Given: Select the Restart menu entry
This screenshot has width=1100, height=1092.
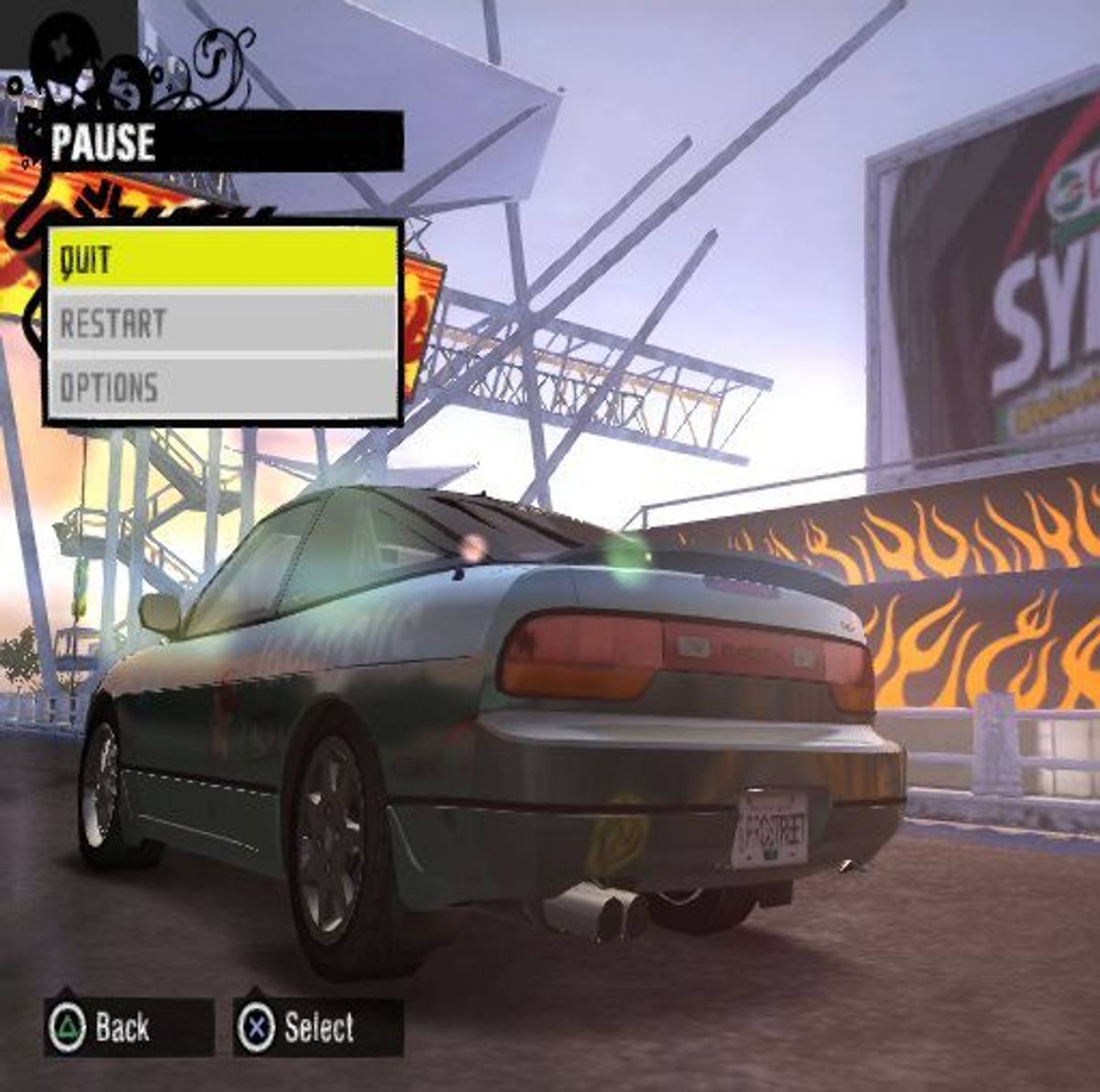Looking at the screenshot, I should [x=223, y=323].
